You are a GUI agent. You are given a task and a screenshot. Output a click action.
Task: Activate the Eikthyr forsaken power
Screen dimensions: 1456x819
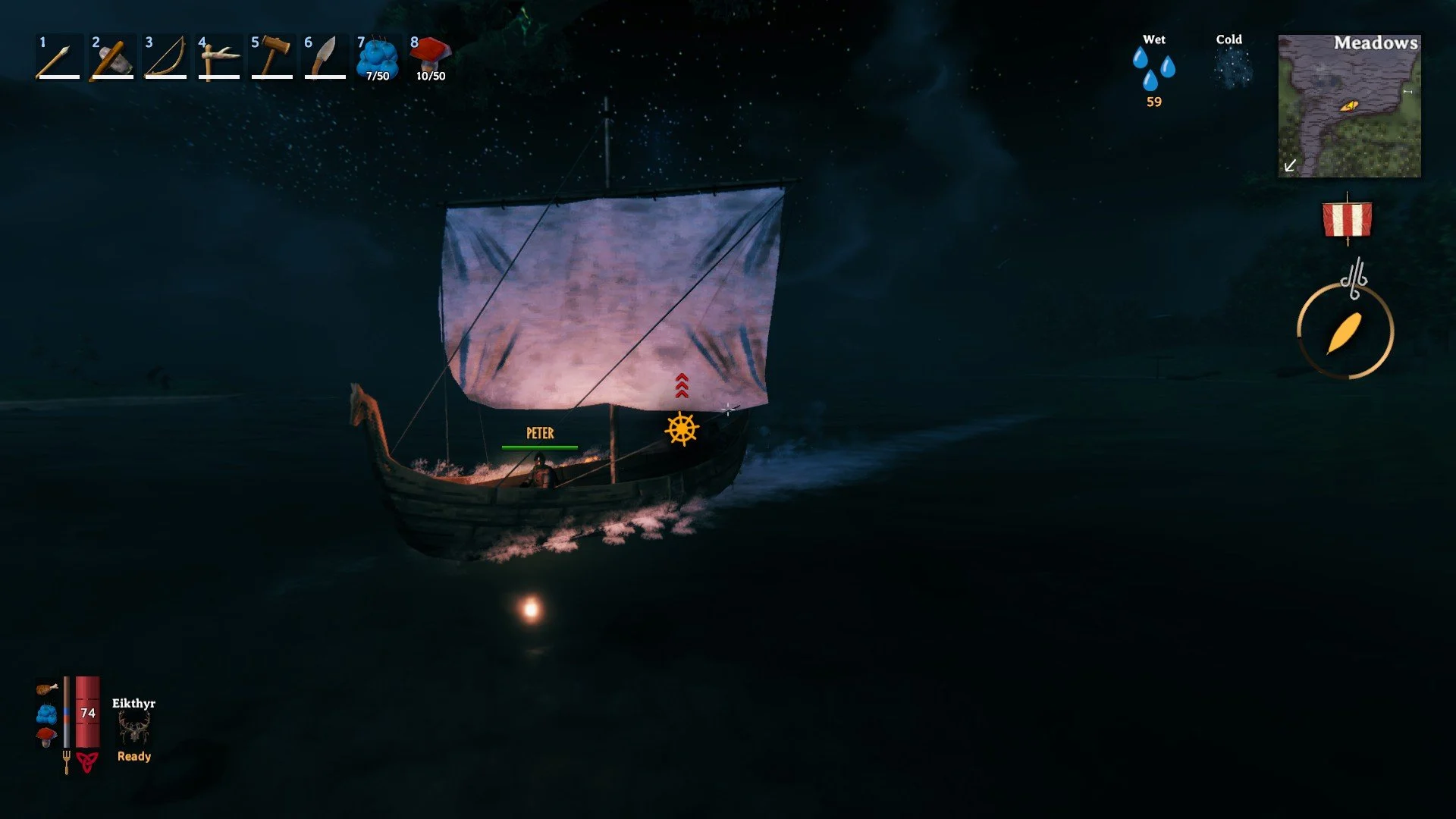[x=134, y=730]
